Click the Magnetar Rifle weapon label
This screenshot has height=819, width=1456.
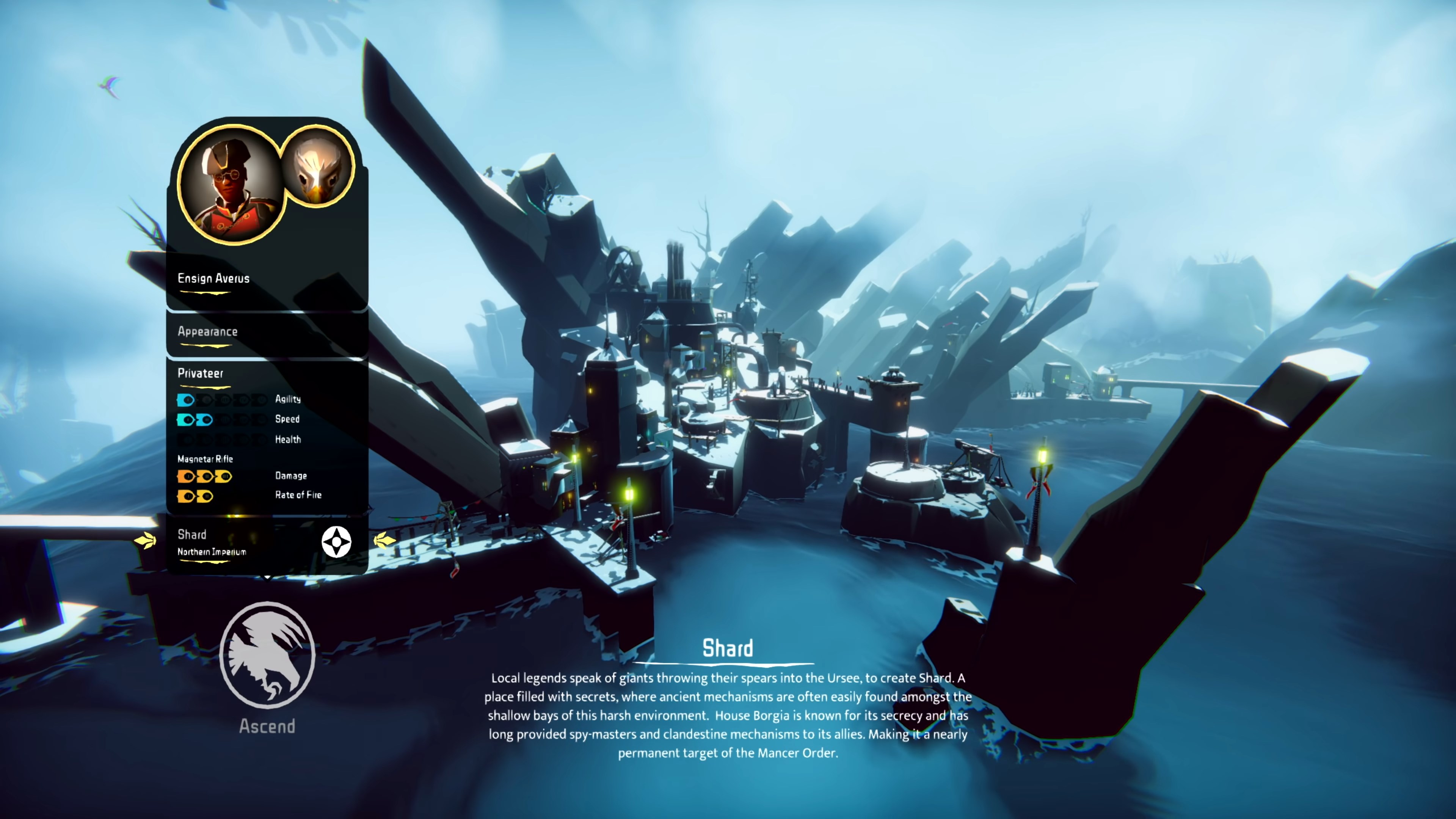click(x=205, y=459)
